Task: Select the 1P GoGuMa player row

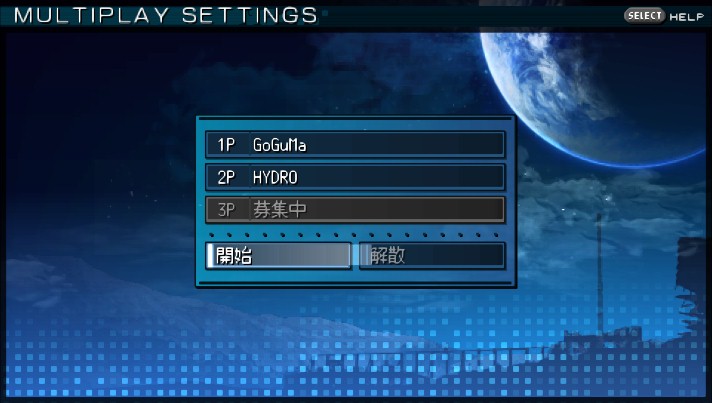Action: [x=355, y=144]
